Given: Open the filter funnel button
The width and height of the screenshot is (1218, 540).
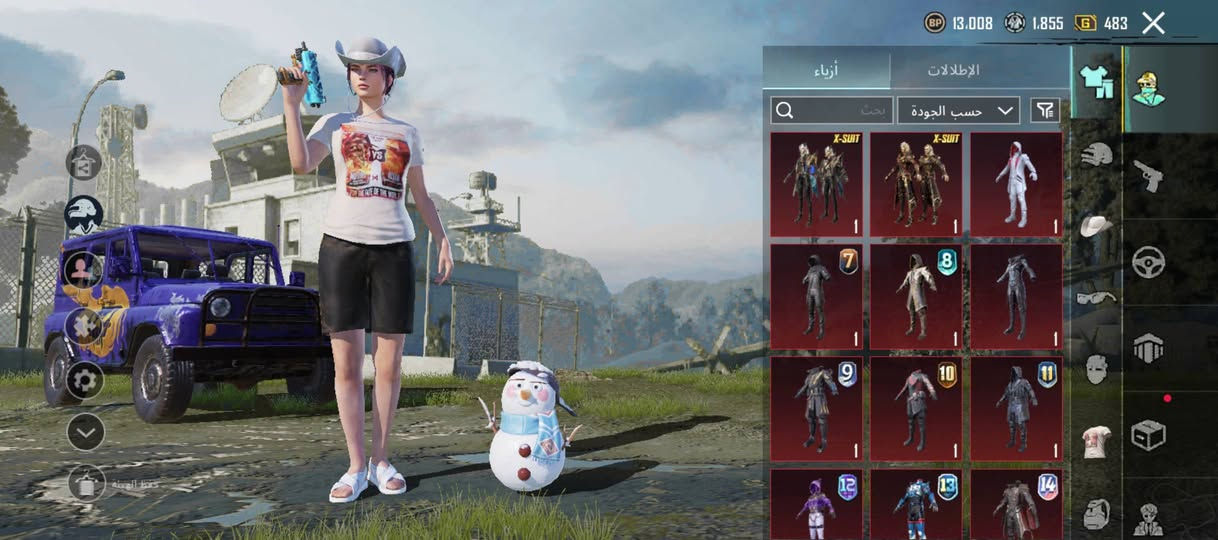Looking at the screenshot, I should (1045, 110).
